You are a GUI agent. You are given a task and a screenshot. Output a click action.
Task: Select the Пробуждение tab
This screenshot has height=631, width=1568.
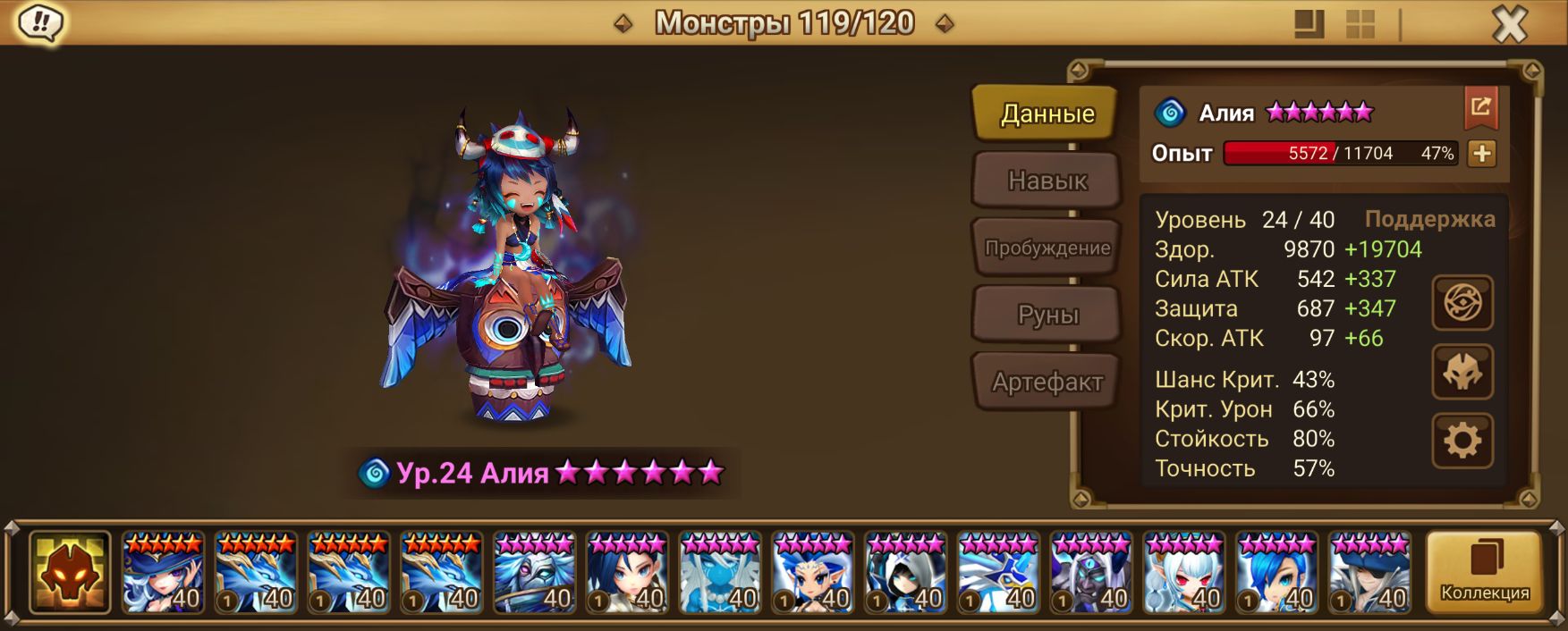click(1047, 248)
